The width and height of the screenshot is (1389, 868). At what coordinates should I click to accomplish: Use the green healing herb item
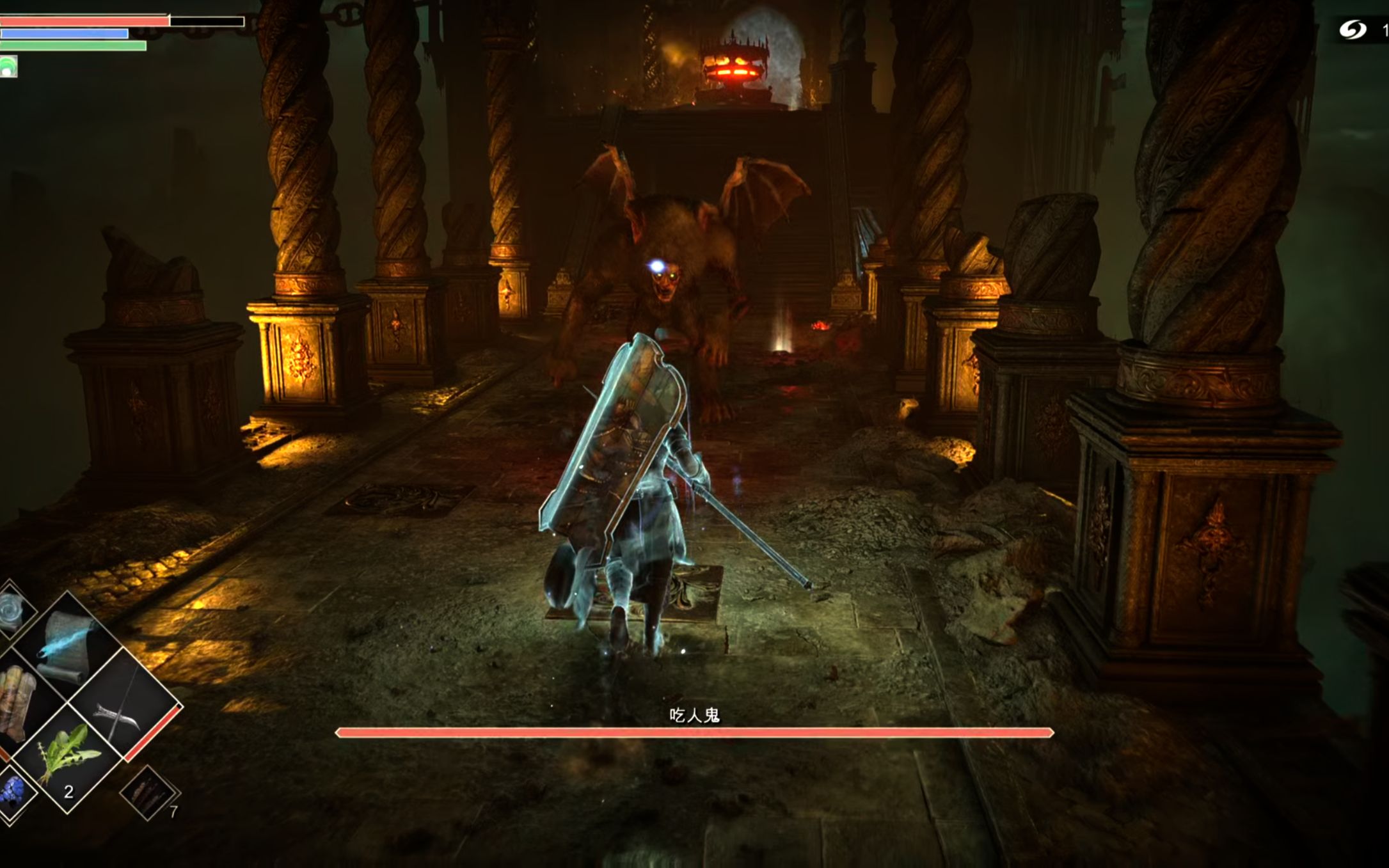[66, 760]
